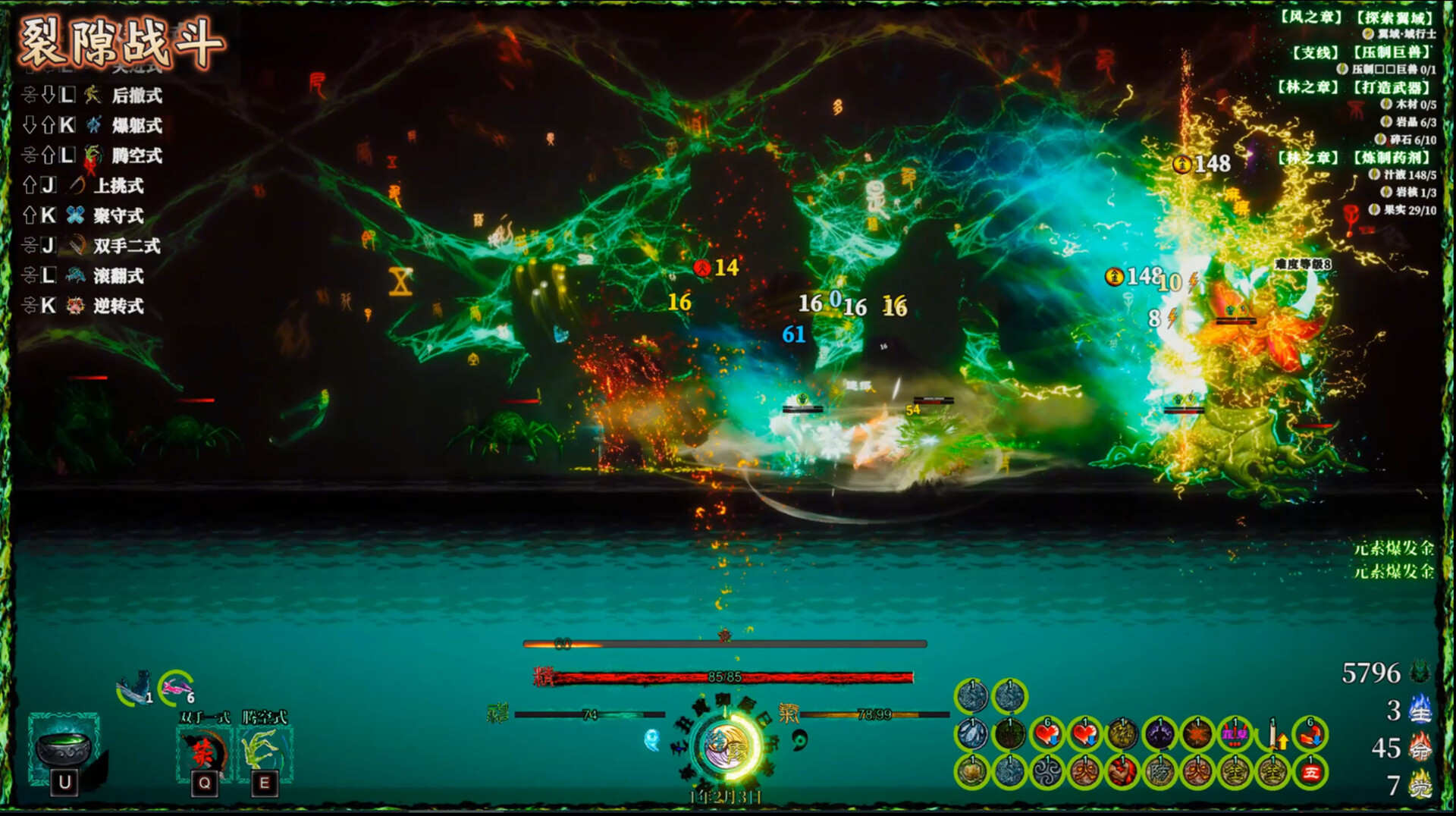This screenshot has width=1456, height=816.
Task: Select the purple silhouette buff icon
Action: click(x=1160, y=734)
